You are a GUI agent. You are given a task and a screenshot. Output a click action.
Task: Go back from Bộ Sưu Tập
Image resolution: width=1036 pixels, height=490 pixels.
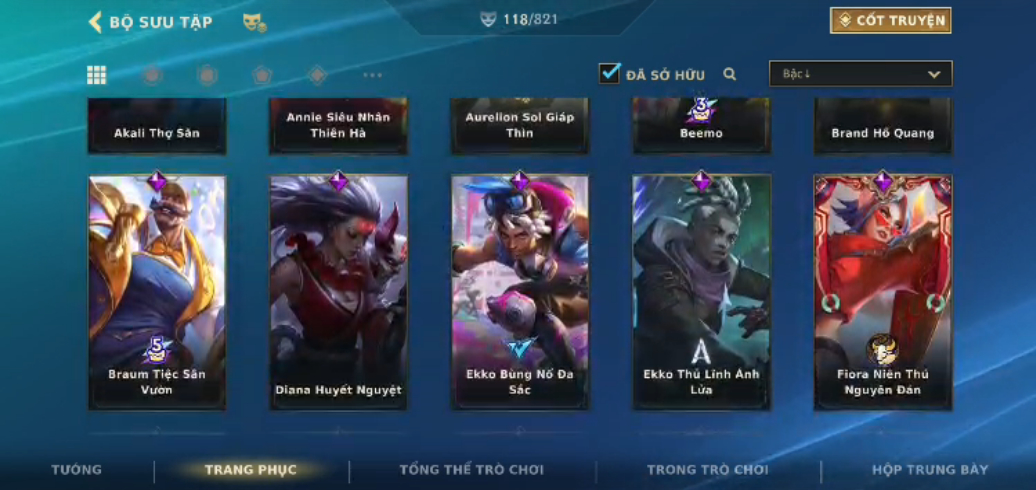coord(96,22)
